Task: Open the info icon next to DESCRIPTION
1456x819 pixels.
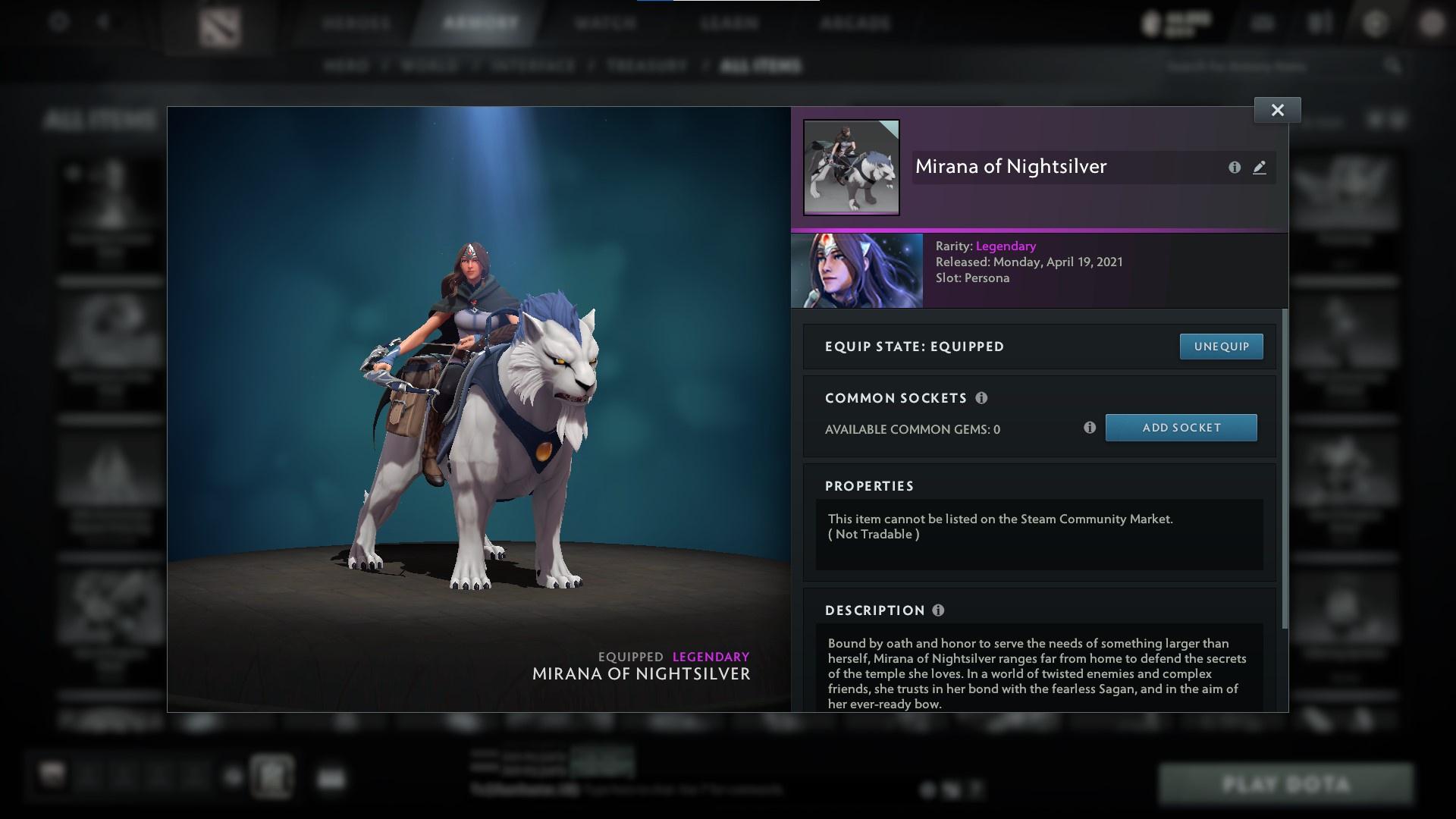Action: 940,610
